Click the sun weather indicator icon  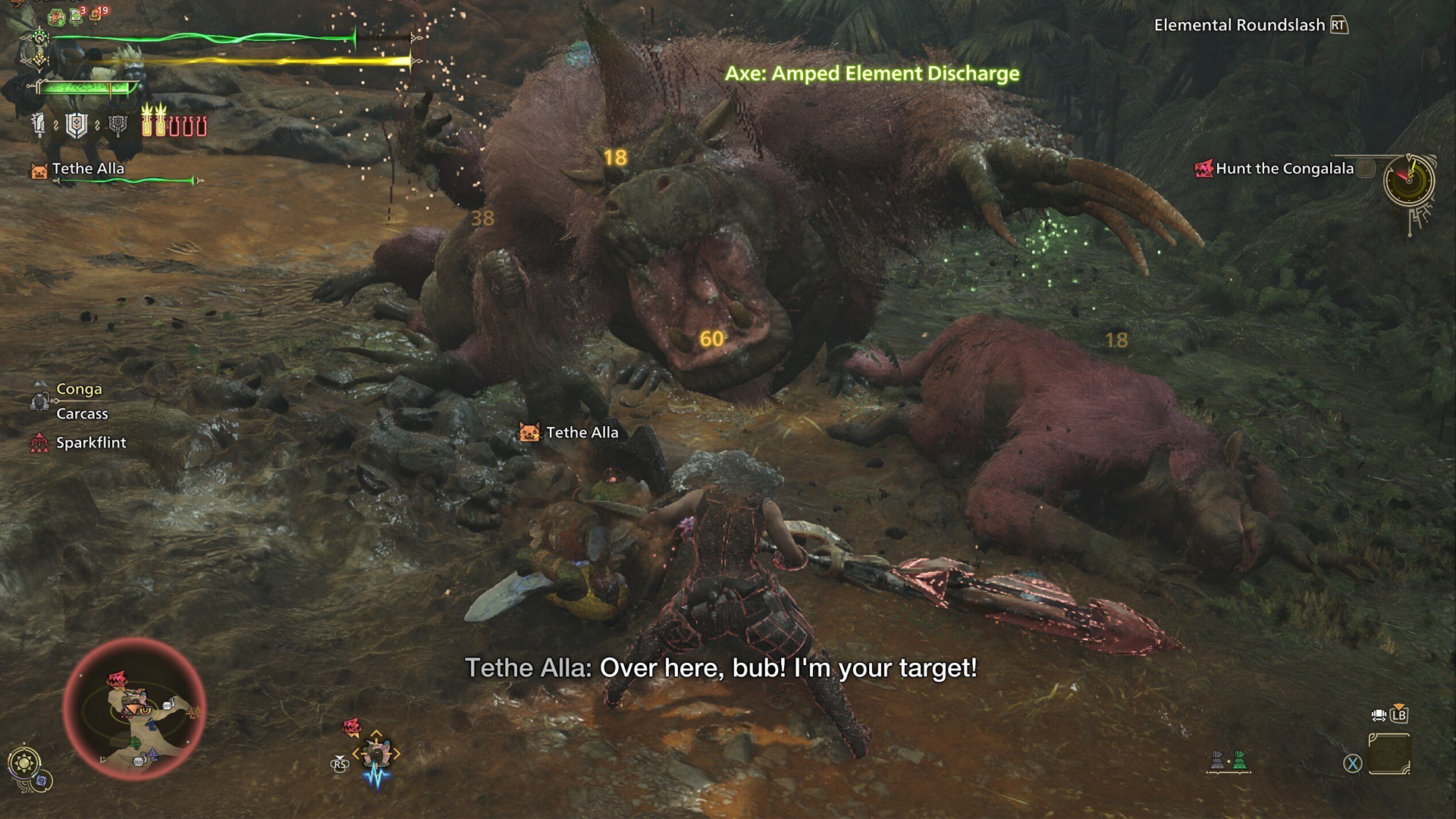pos(24,762)
